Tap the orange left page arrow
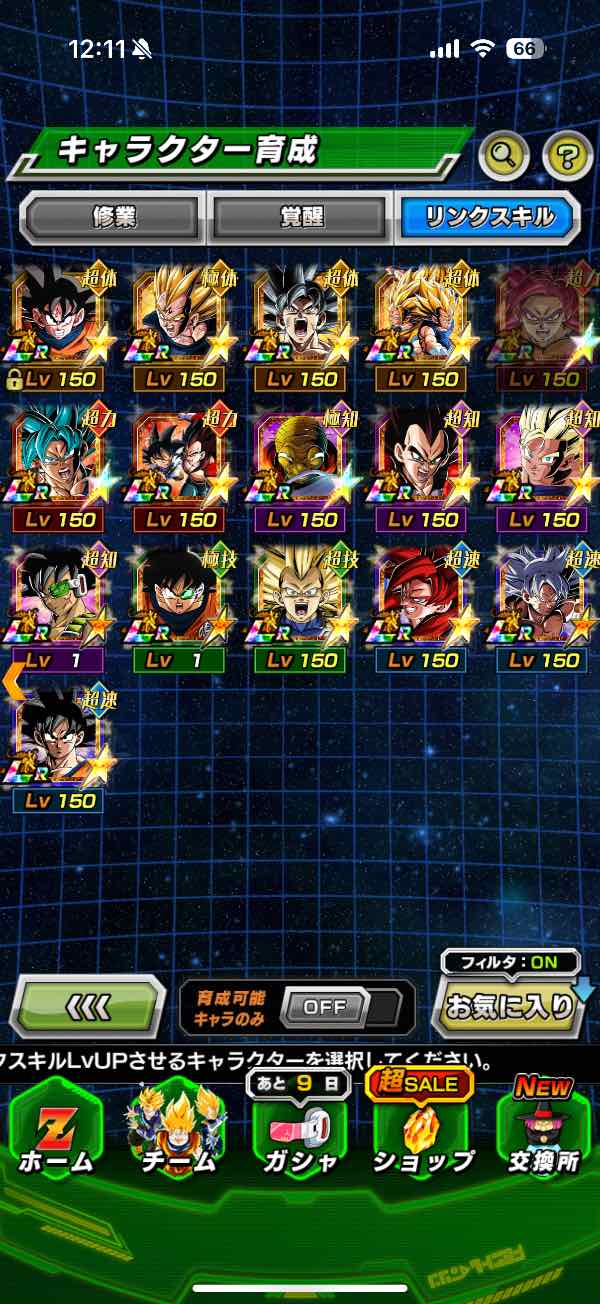 12,680
